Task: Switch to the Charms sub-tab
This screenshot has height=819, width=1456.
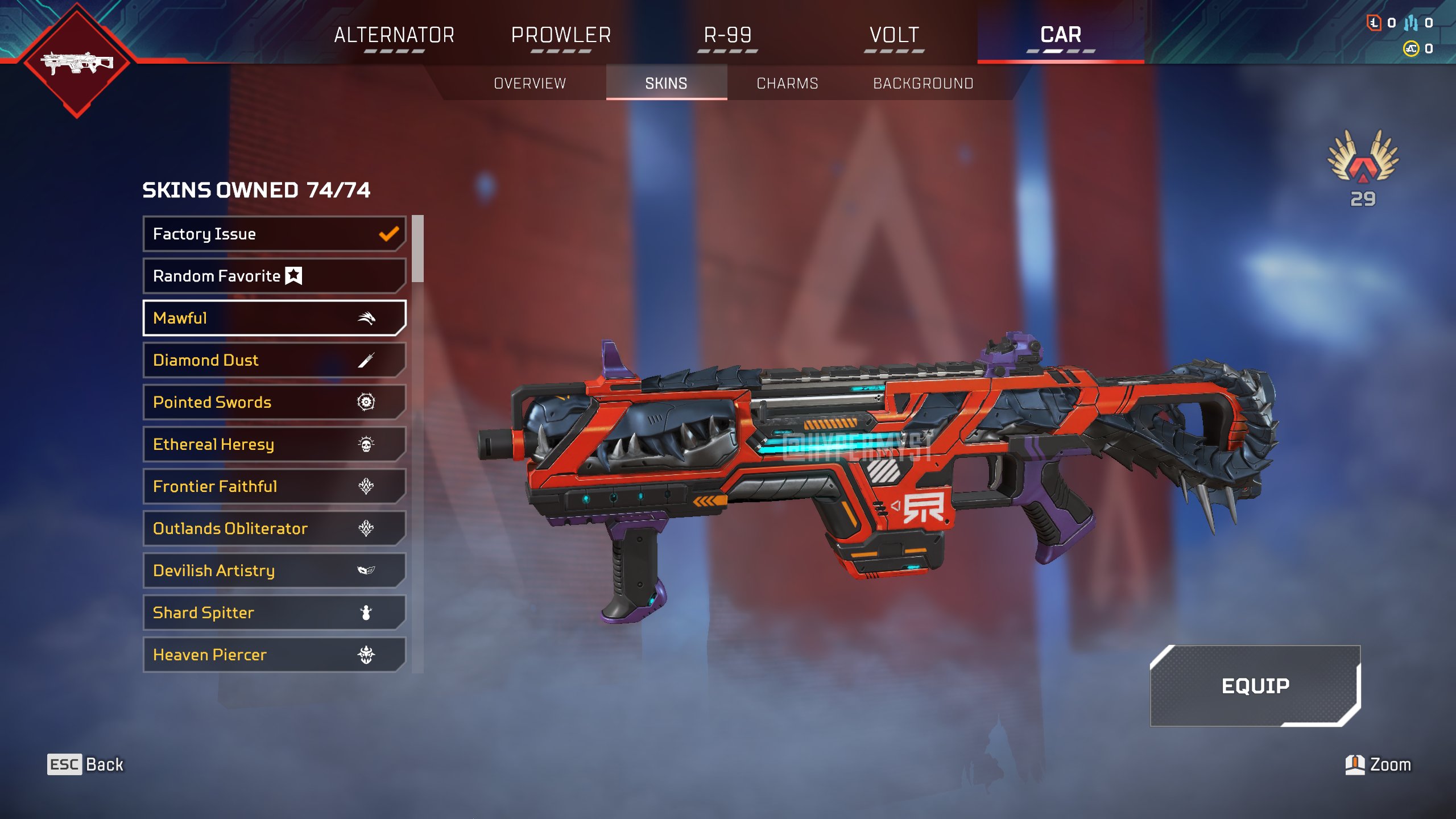Action: tap(787, 84)
